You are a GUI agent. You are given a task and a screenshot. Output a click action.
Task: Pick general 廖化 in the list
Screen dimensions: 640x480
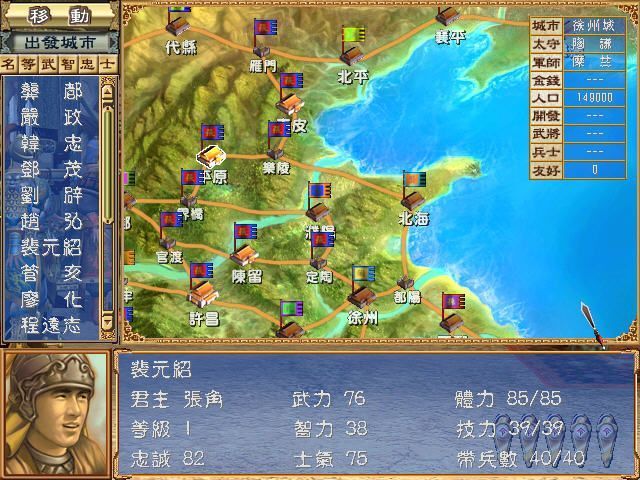[x=50, y=298]
